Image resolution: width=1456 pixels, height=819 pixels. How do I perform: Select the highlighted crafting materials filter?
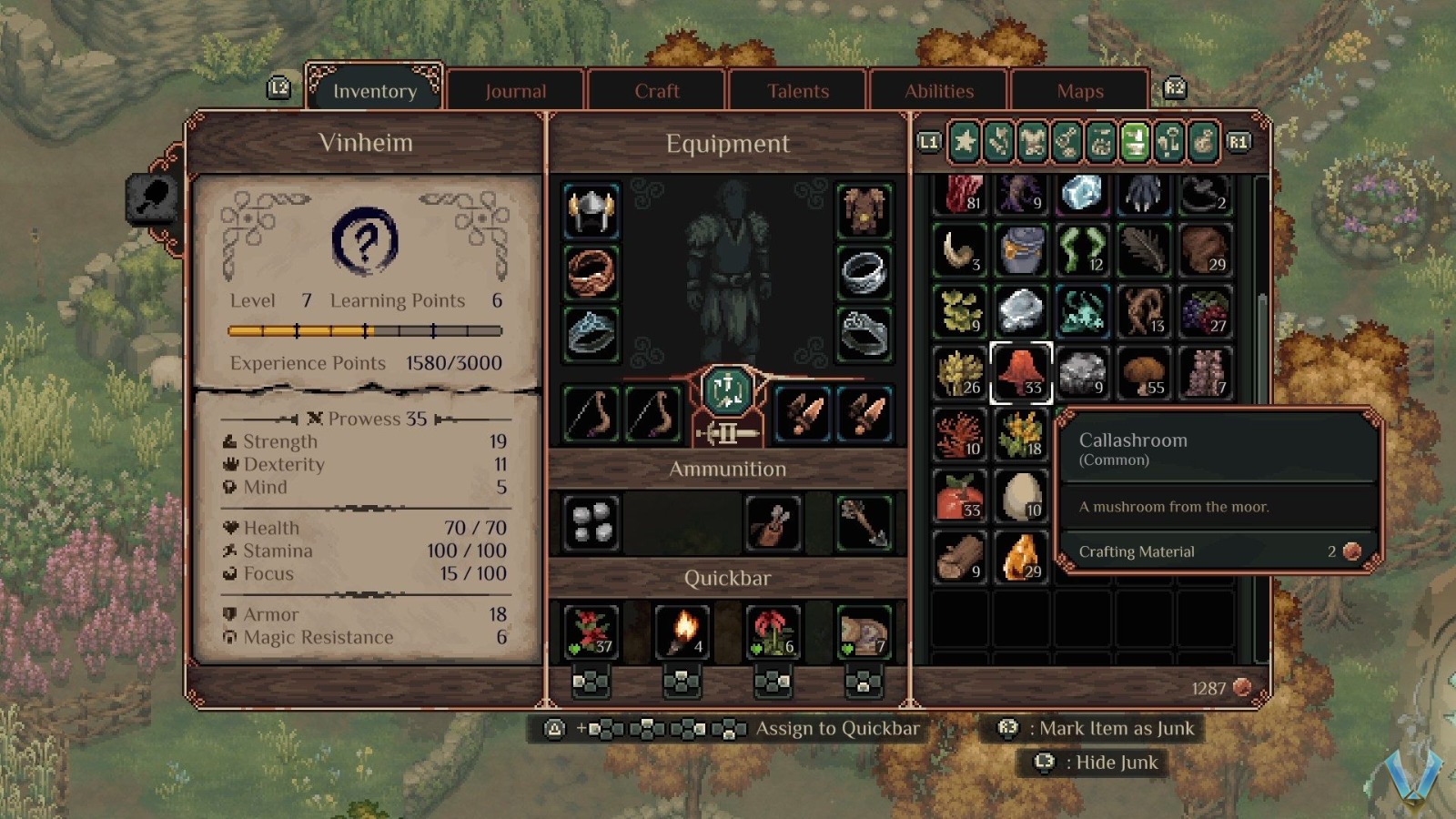click(x=1135, y=143)
